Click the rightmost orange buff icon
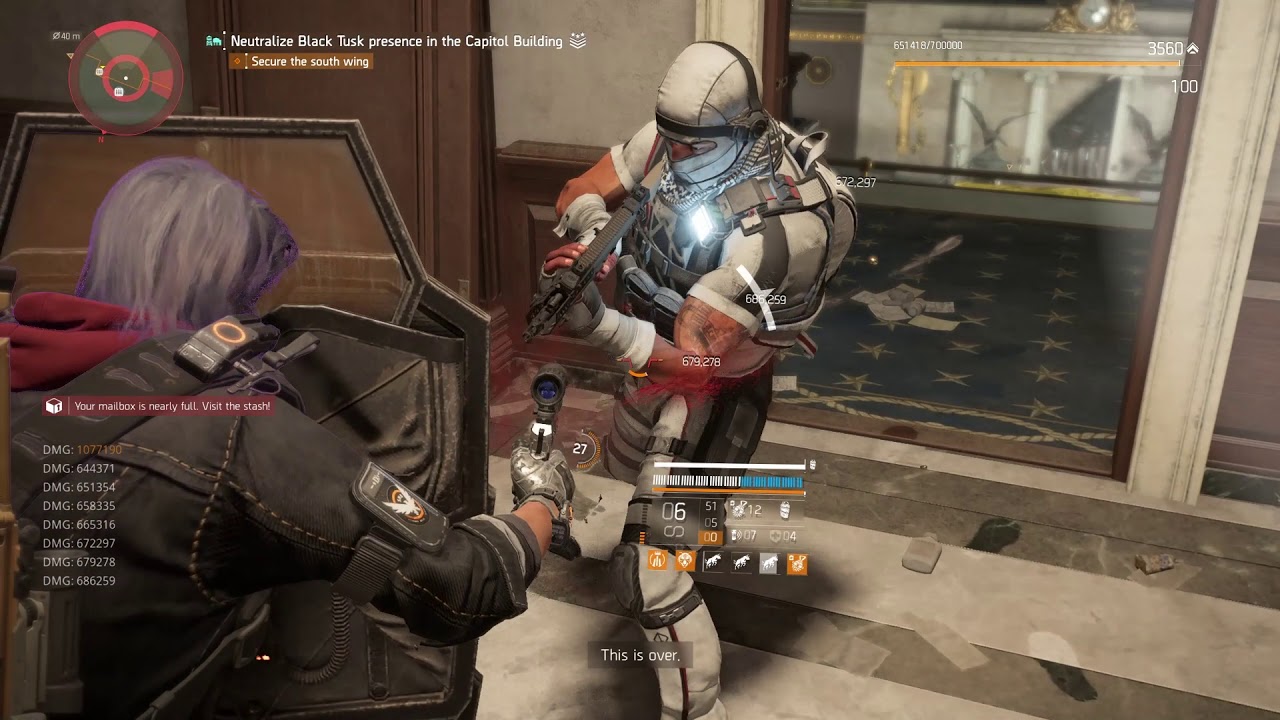The height and width of the screenshot is (720, 1280). [x=797, y=563]
